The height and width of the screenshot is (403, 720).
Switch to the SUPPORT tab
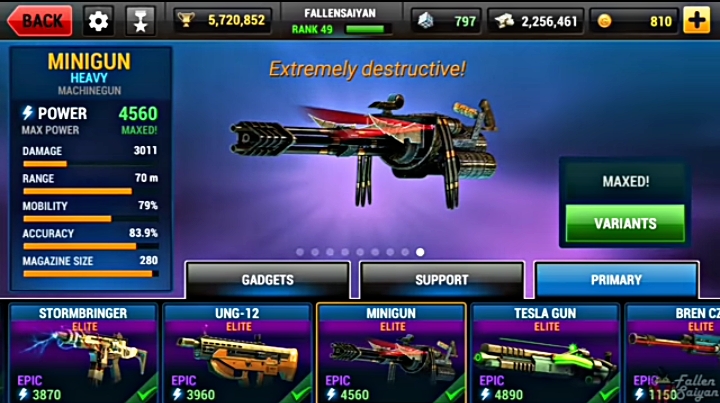coord(442,280)
